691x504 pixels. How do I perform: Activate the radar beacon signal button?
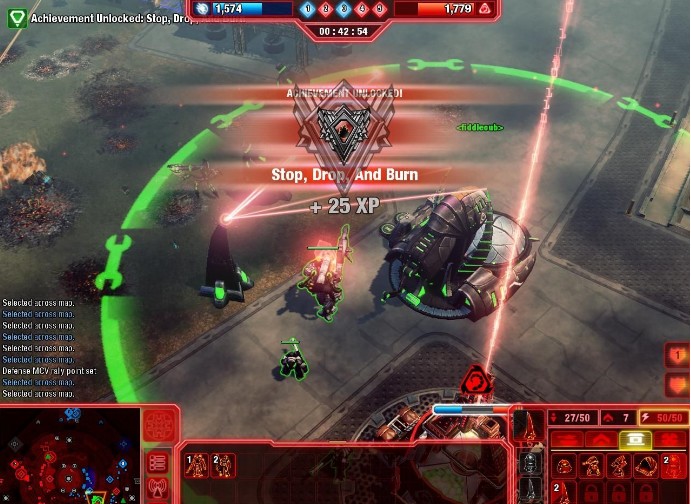[157, 489]
